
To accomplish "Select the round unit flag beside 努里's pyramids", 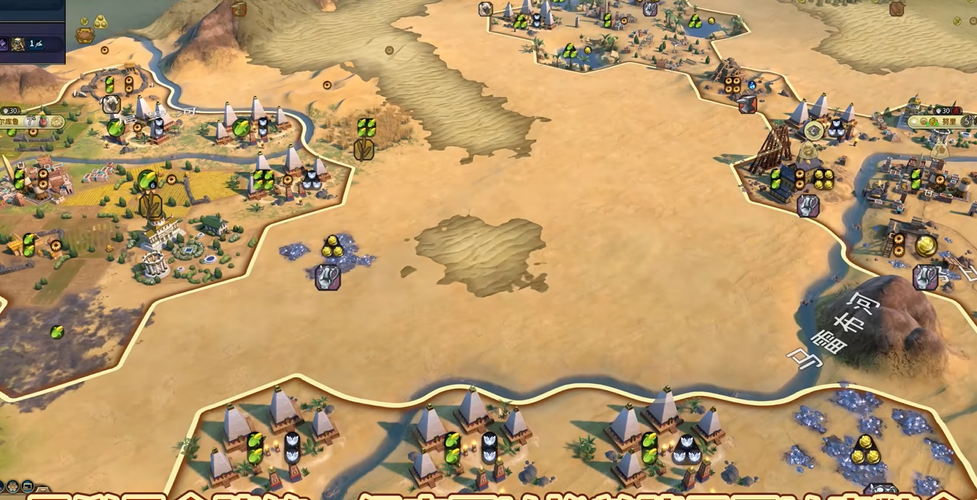I will (814, 130).
